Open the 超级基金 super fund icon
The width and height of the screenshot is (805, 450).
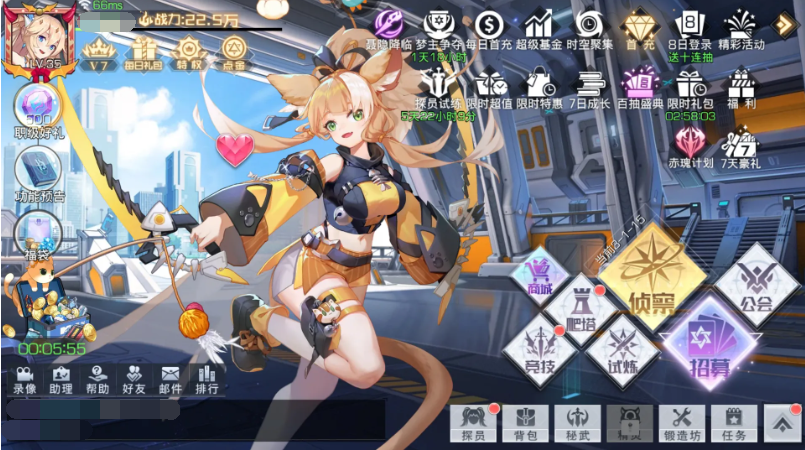(x=539, y=27)
